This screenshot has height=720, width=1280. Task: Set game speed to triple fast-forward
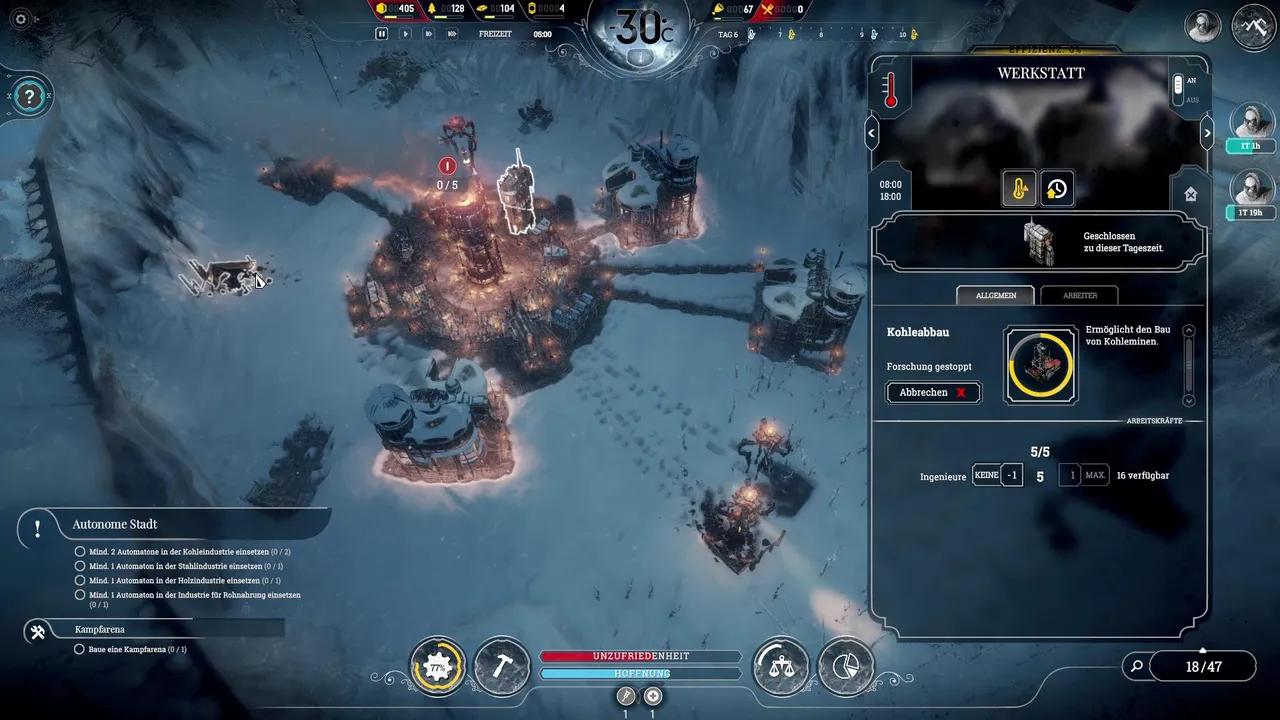coord(452,33)
